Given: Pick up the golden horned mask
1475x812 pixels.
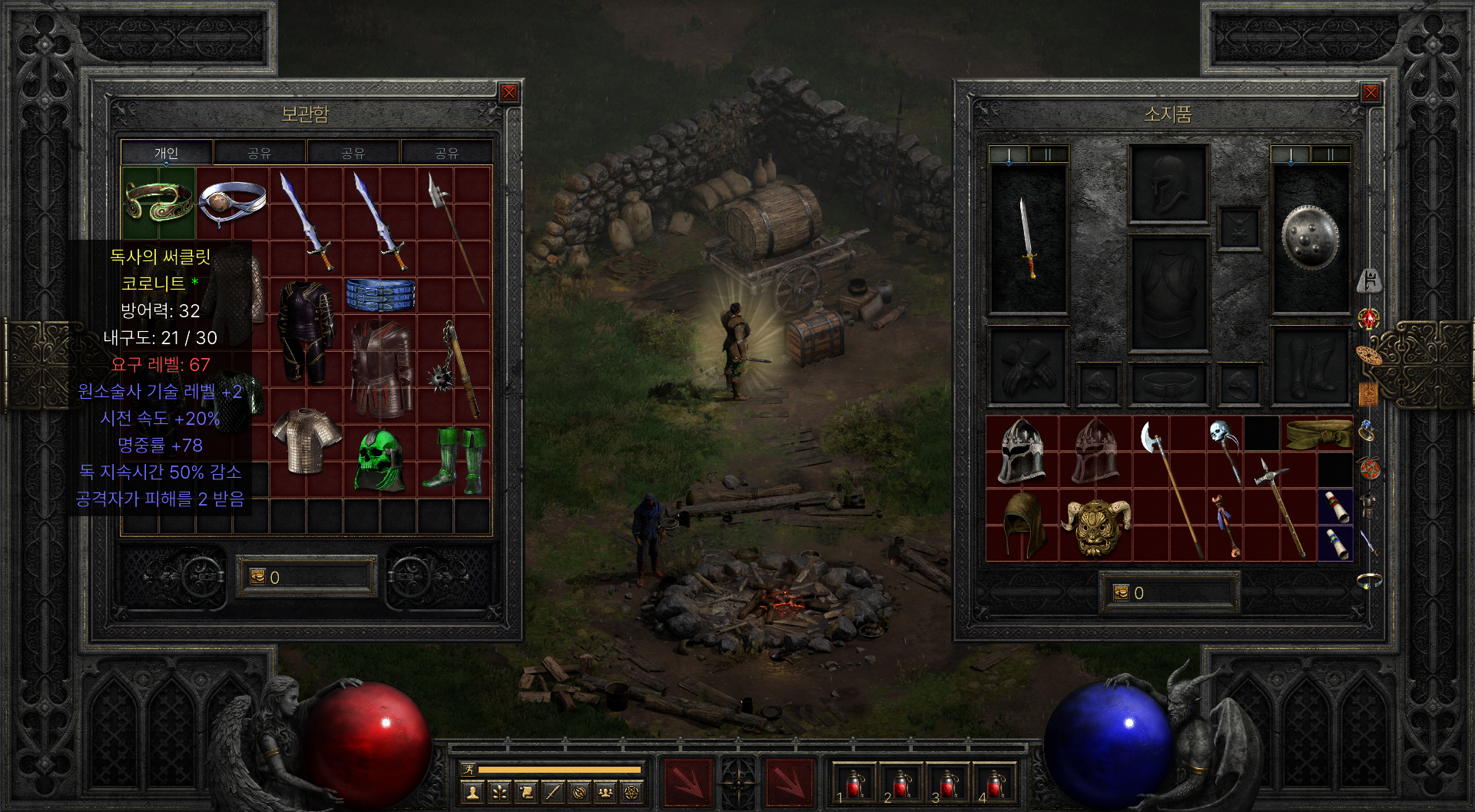Looking at the screenshot, I should tap(1097, 525).
